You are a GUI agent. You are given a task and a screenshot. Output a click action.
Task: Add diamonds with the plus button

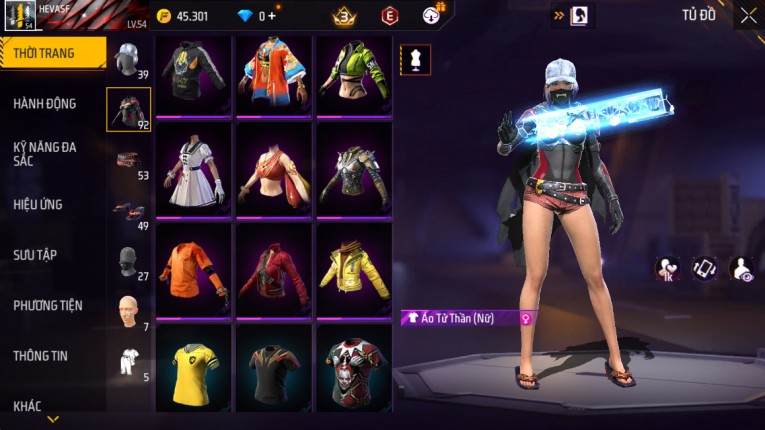[271, 16]
